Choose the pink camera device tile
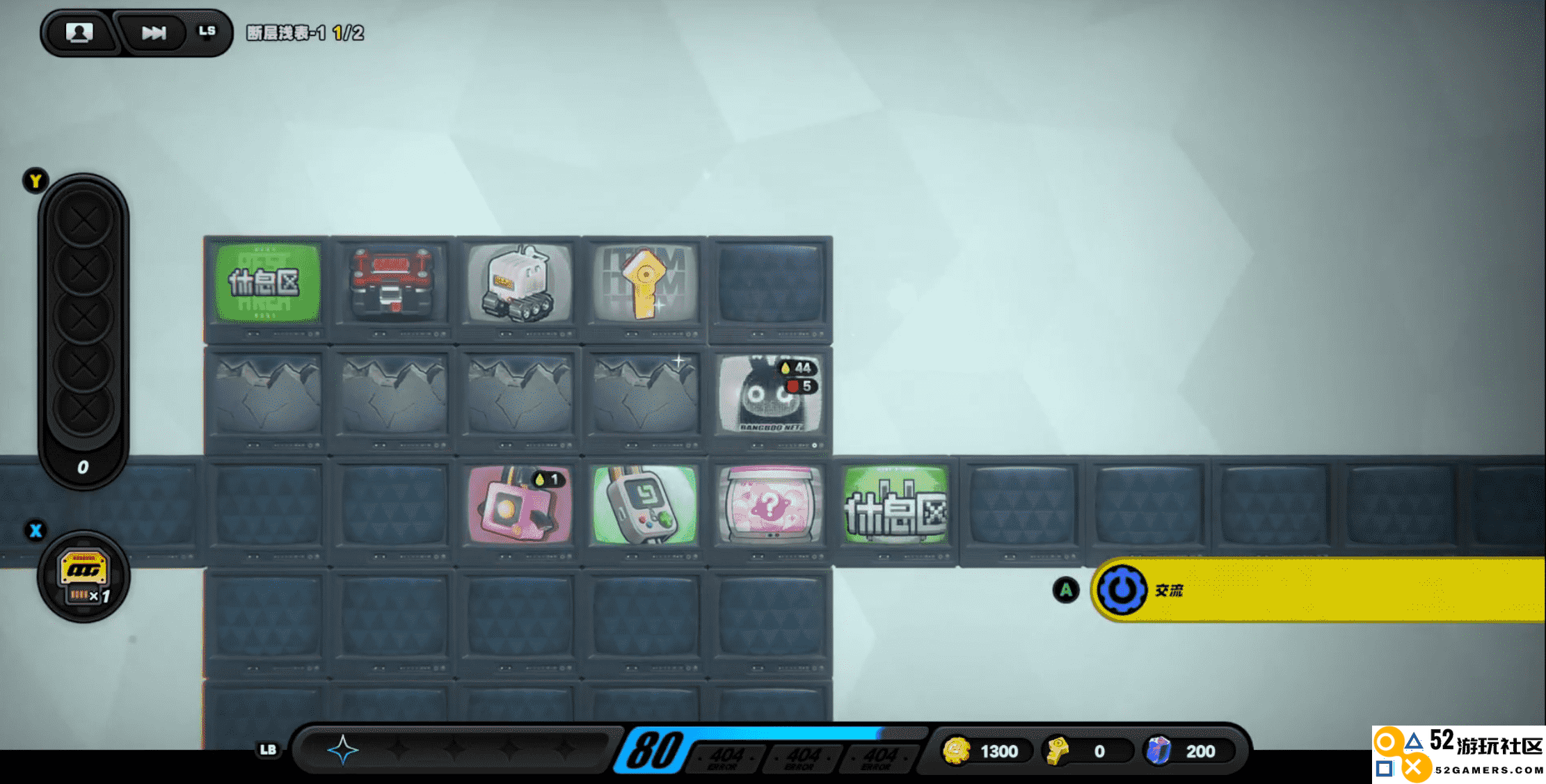1546x784 pixels. click(x=519, y=504)
